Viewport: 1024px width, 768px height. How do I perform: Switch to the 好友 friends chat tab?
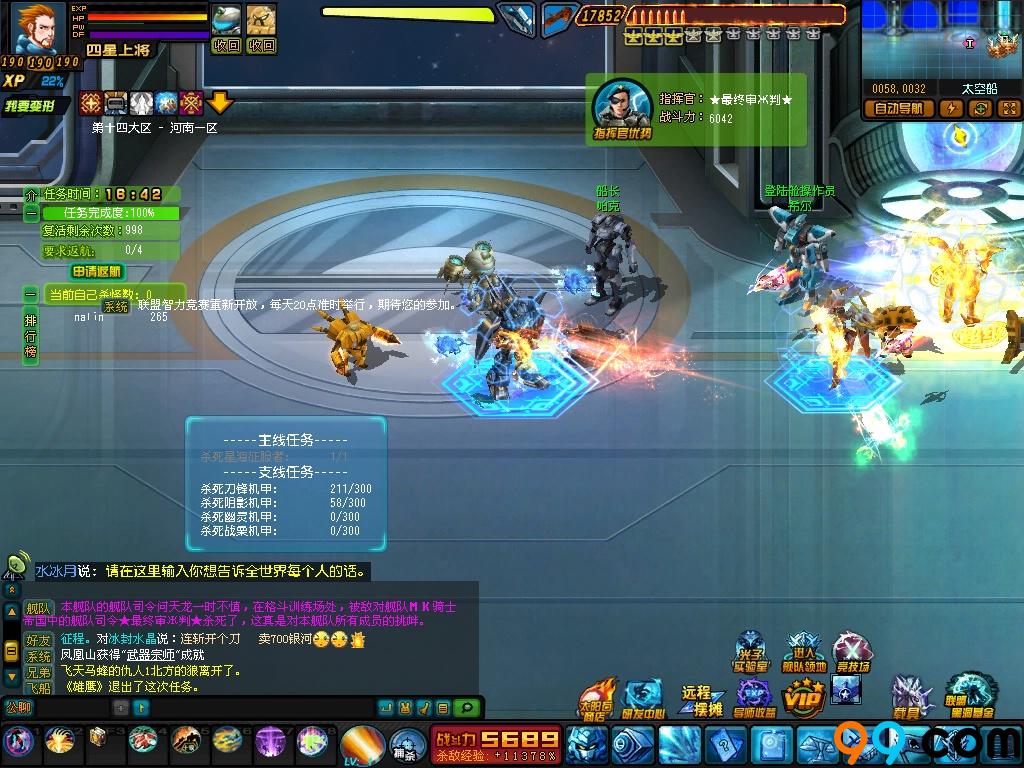pyautogui.click(x=38, y=640)
